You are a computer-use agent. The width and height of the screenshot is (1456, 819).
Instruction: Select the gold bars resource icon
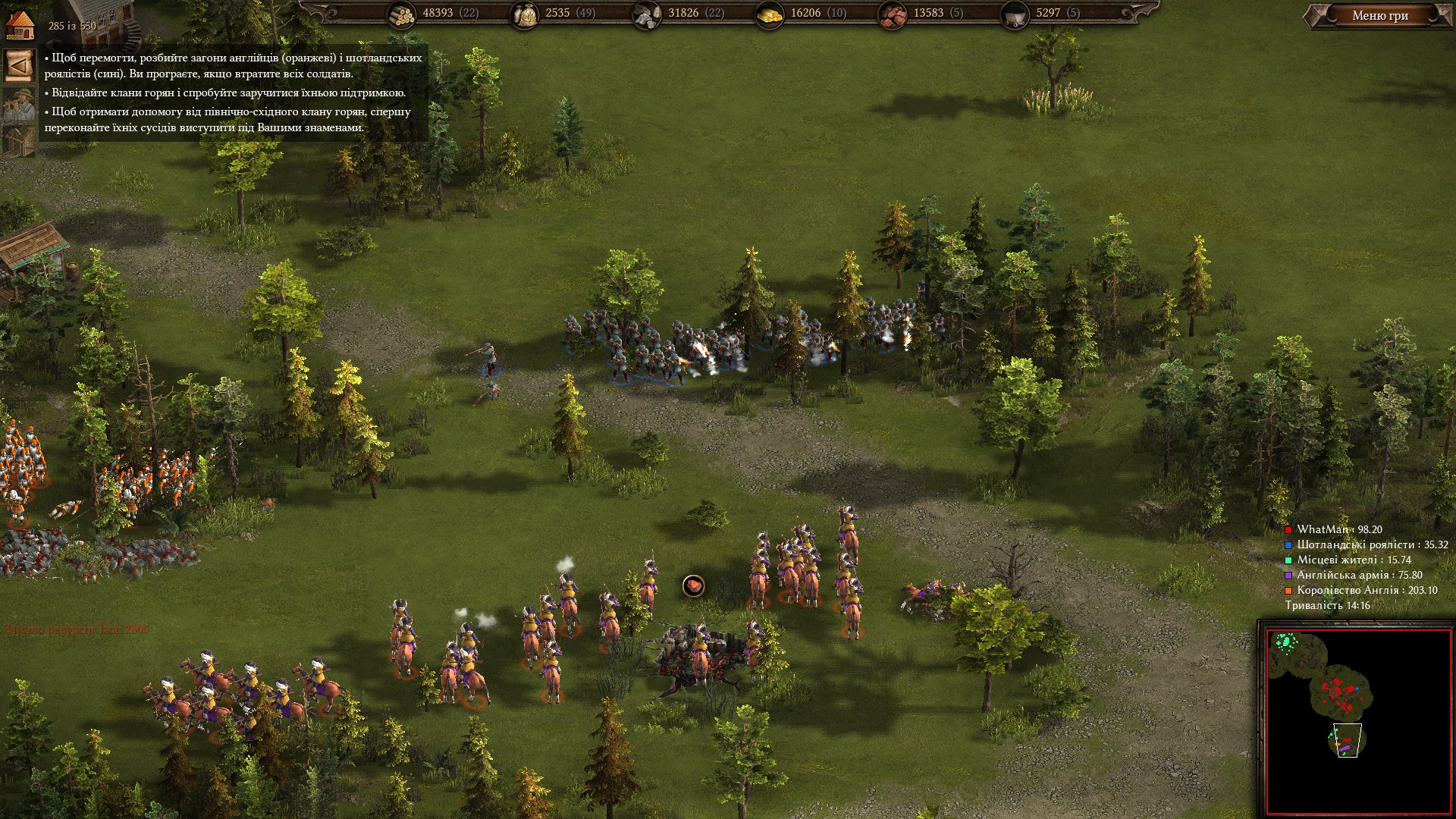(770, 14)
